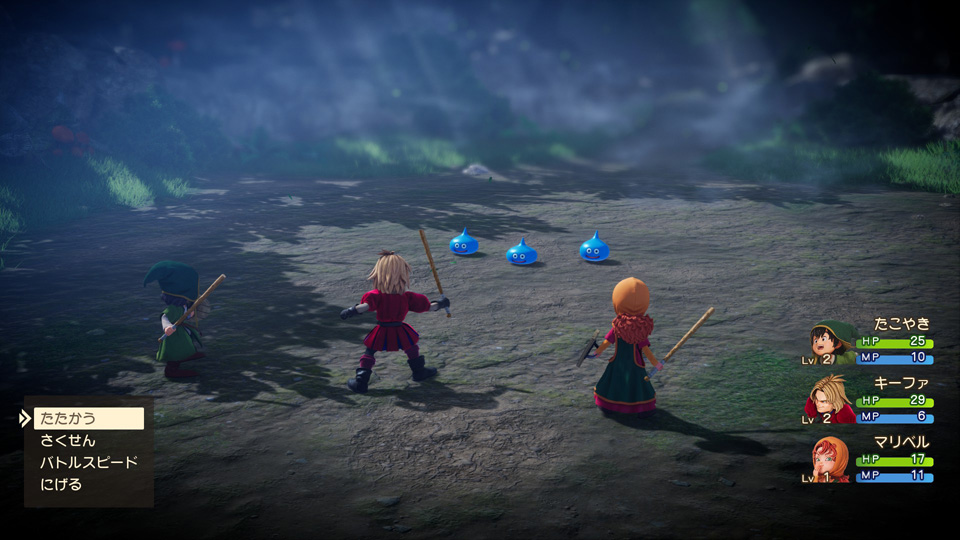This screenshot has height=540, width=960.
Task: Select たたかう to start fighting
Action: tap(88, 418)
